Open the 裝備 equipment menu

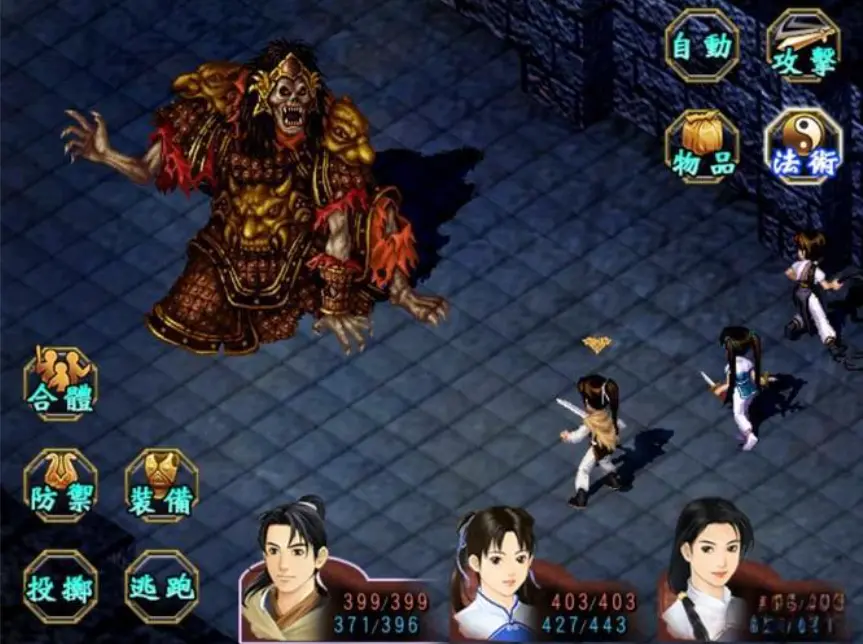[x=161, y=485]
